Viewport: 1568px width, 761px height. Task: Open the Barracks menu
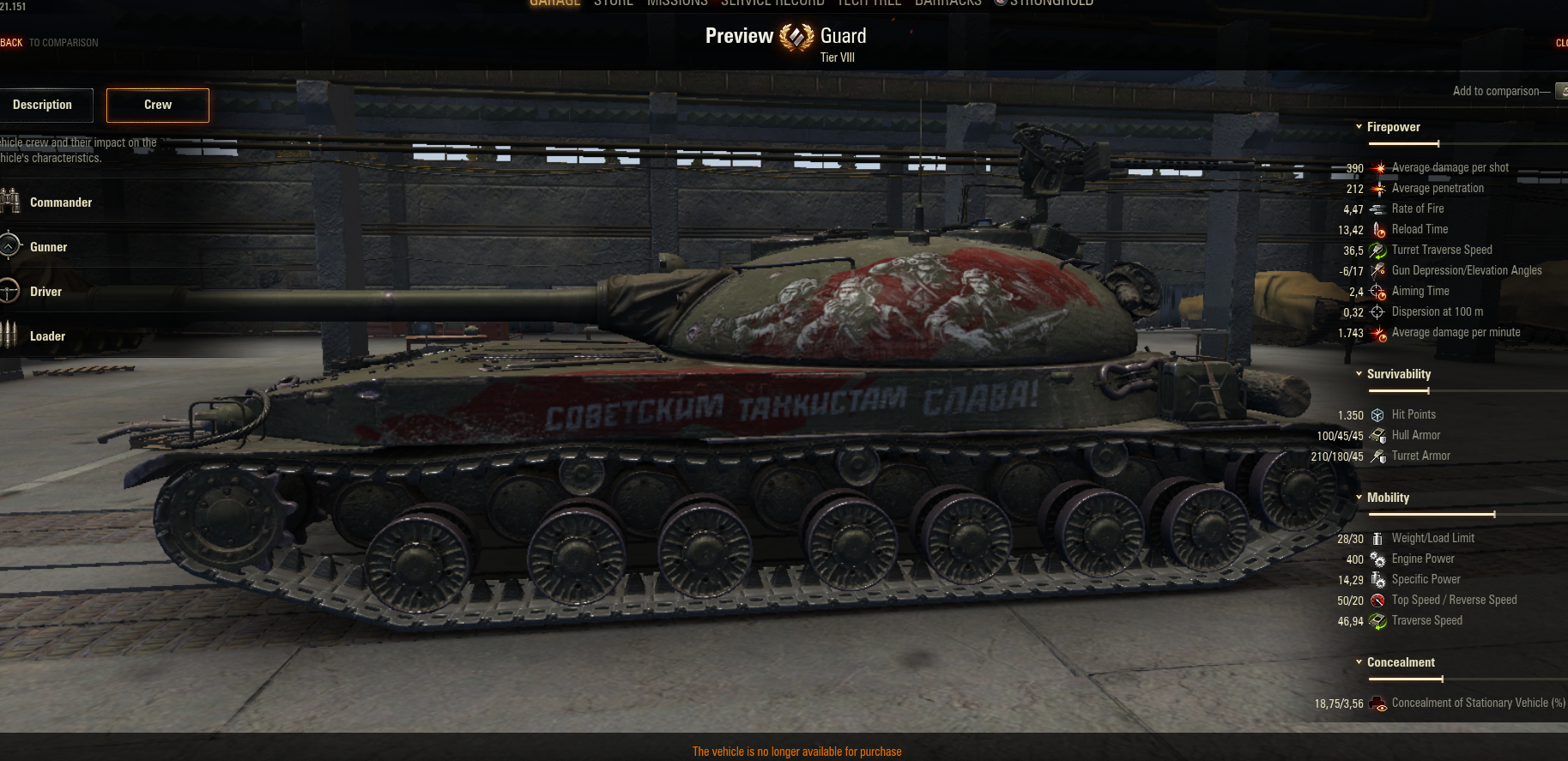pos(947,3)
